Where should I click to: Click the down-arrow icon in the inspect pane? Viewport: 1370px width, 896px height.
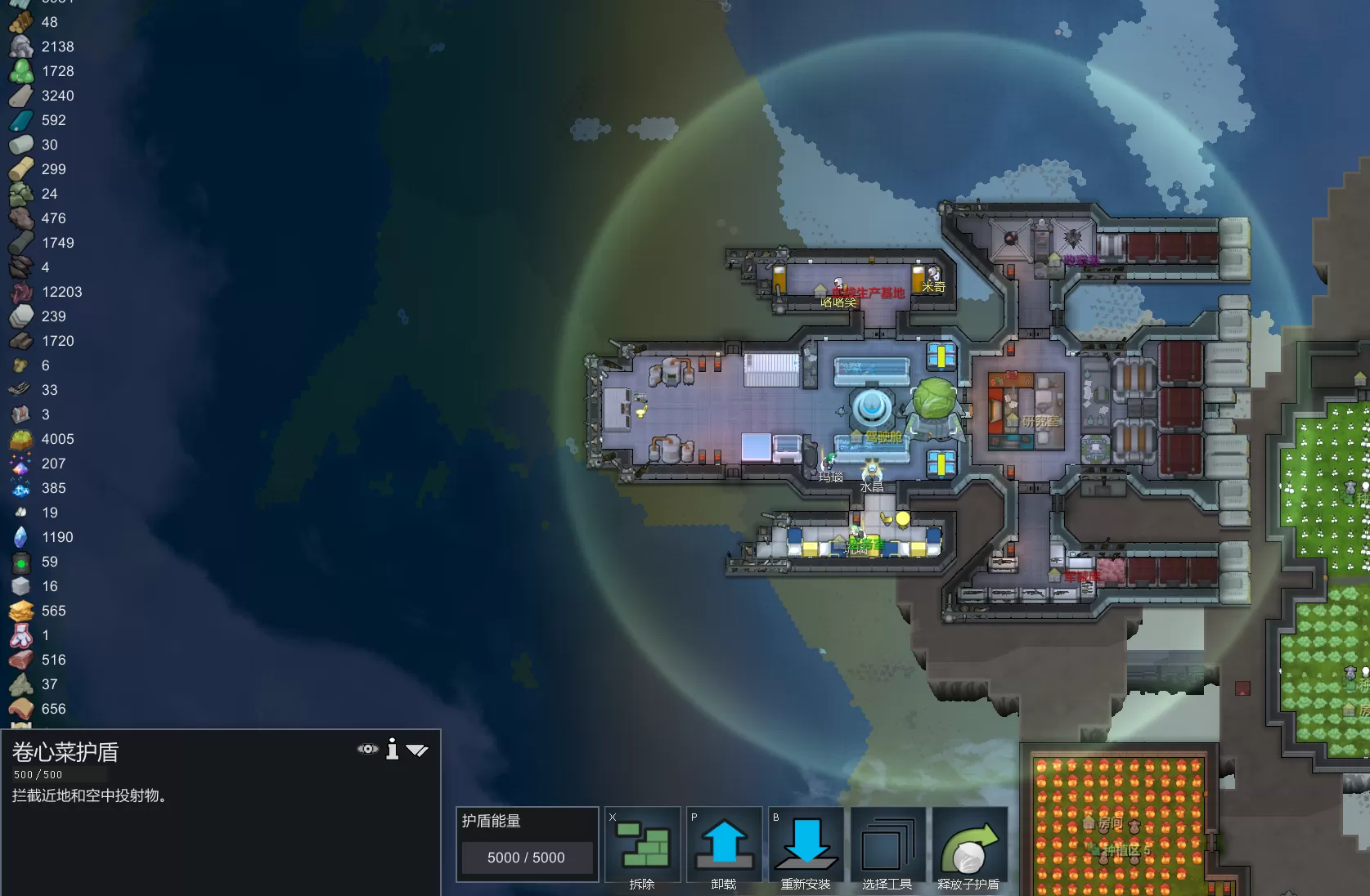point(417,750)
